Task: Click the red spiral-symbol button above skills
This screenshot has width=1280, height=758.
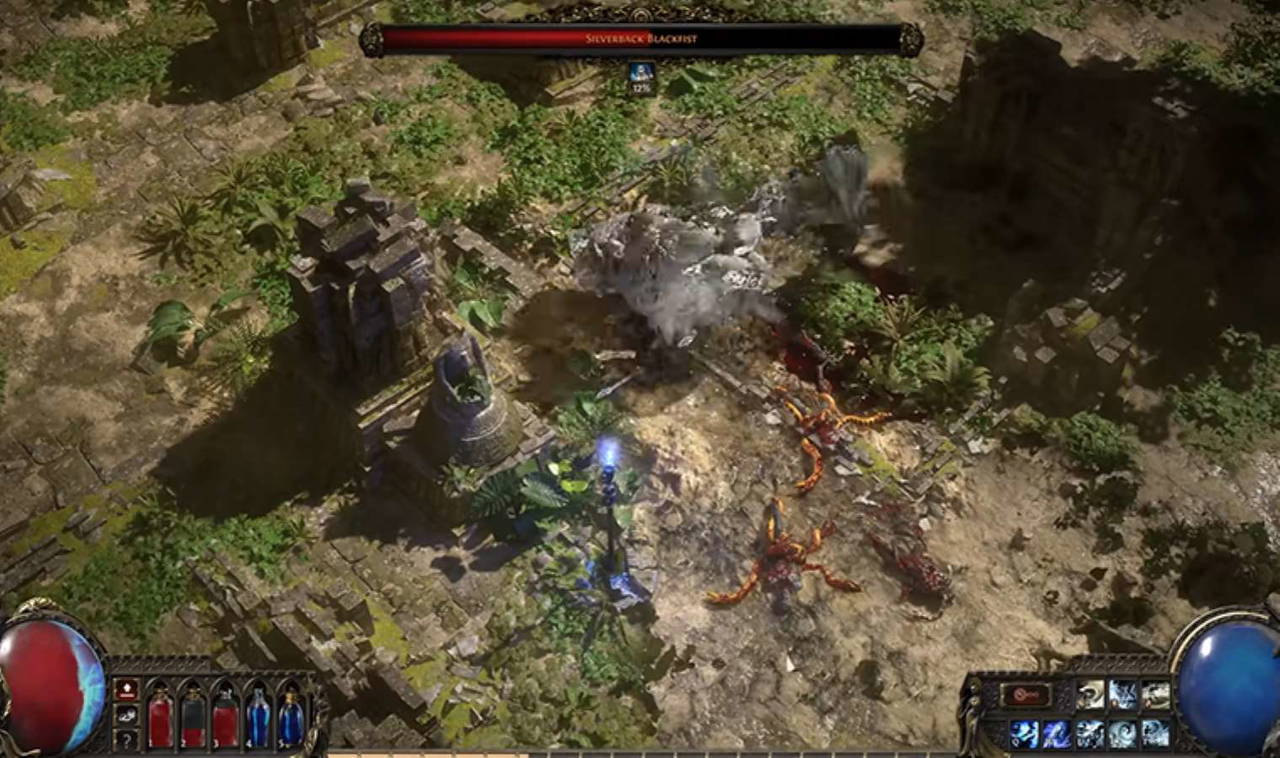Action: [x=1026, y=694]
